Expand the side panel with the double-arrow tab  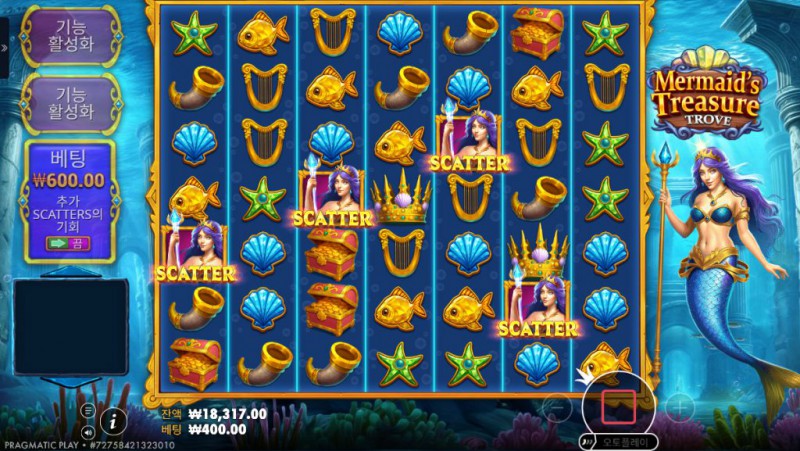click(x=4, y=47)
